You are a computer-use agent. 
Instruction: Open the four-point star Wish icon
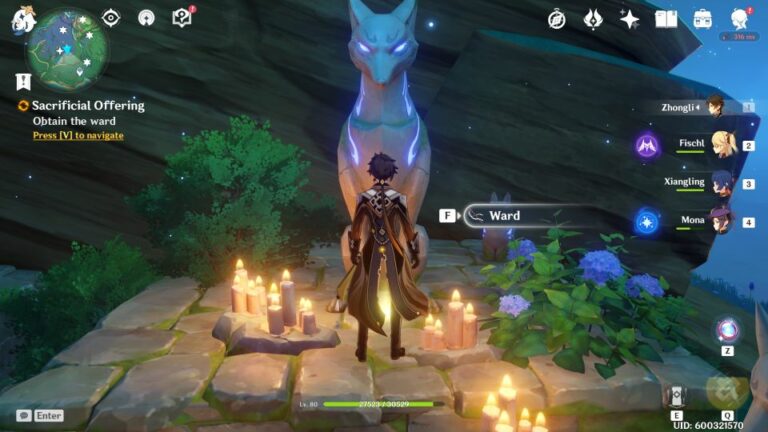[x=629, y=19]
